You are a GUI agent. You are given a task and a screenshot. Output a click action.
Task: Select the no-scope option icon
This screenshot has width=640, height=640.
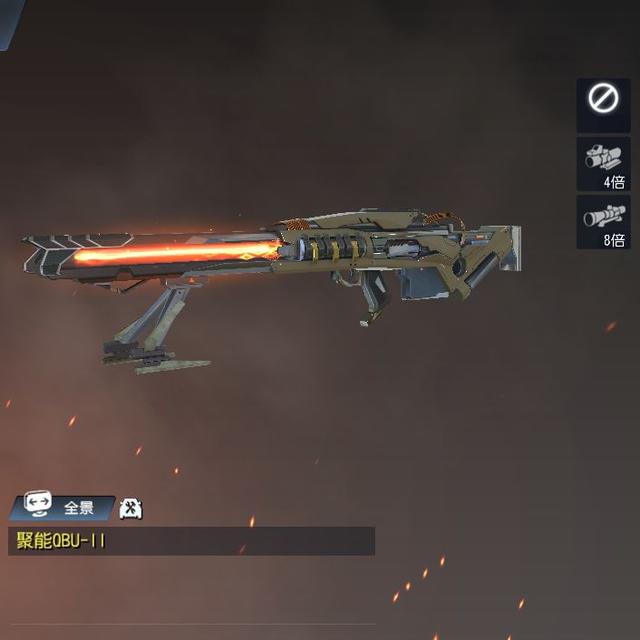(x=603, y=98)
